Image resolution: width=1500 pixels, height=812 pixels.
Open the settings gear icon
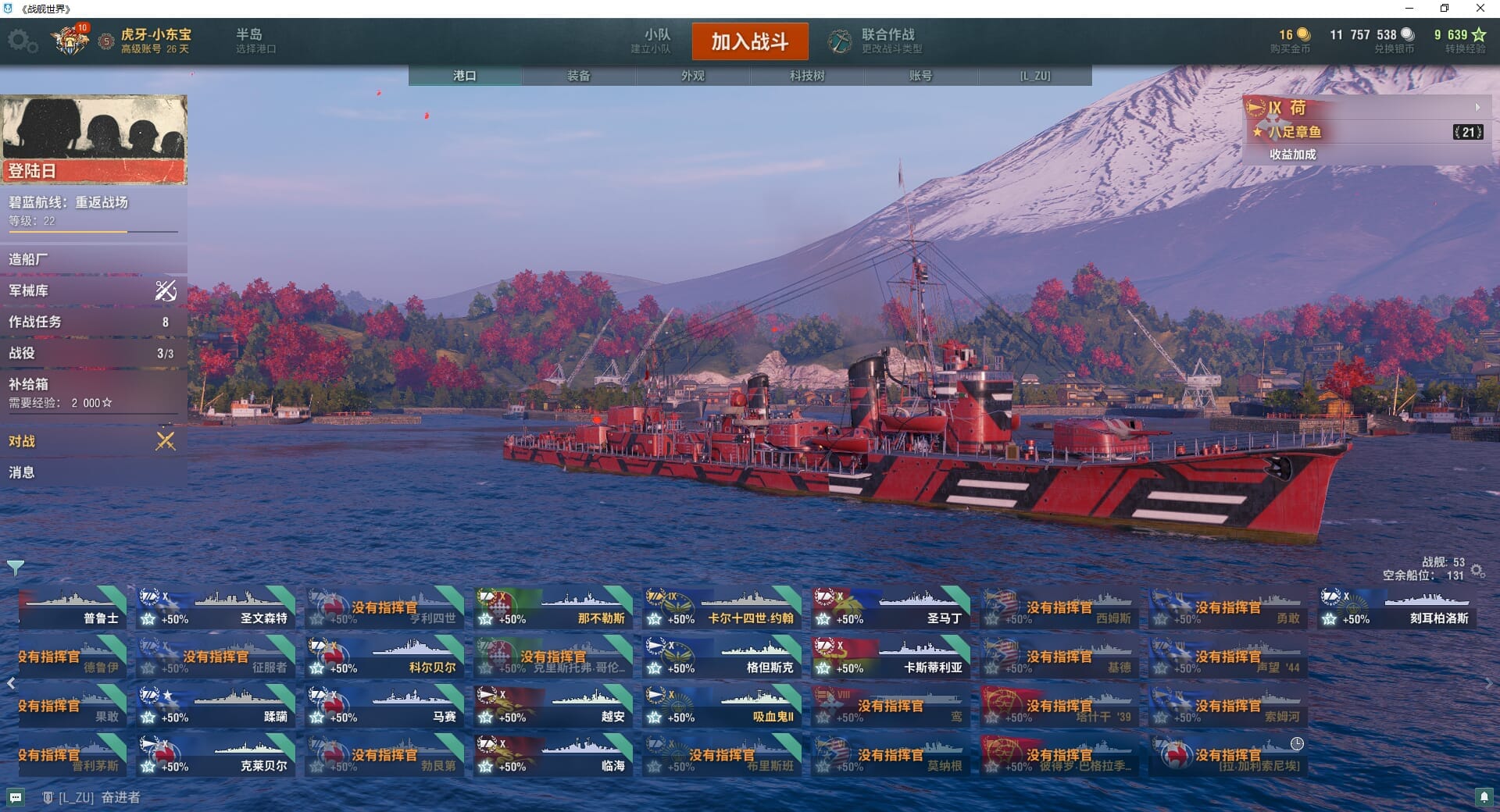(21, 41)
